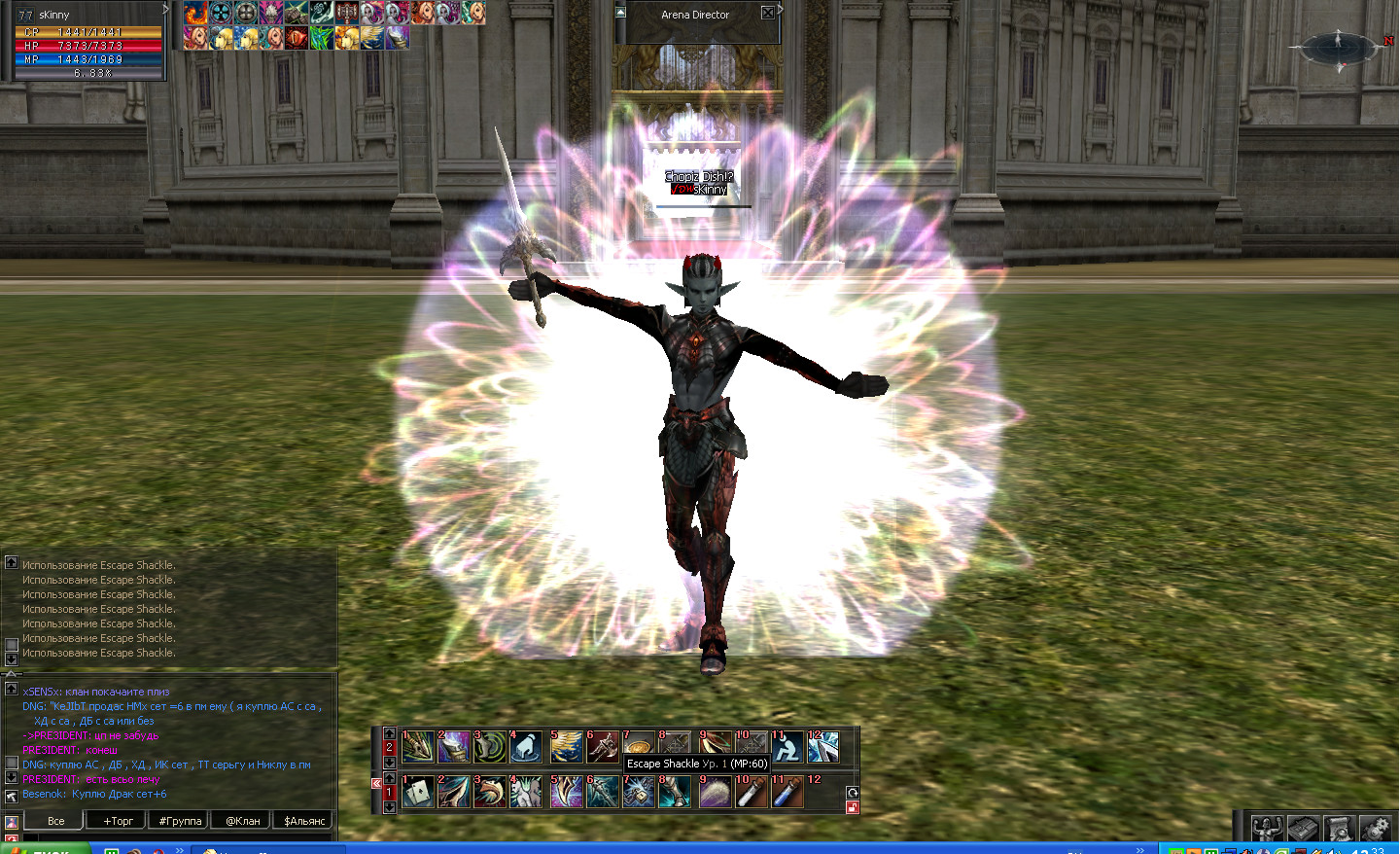Activate the sitting figure action icon

787,747
